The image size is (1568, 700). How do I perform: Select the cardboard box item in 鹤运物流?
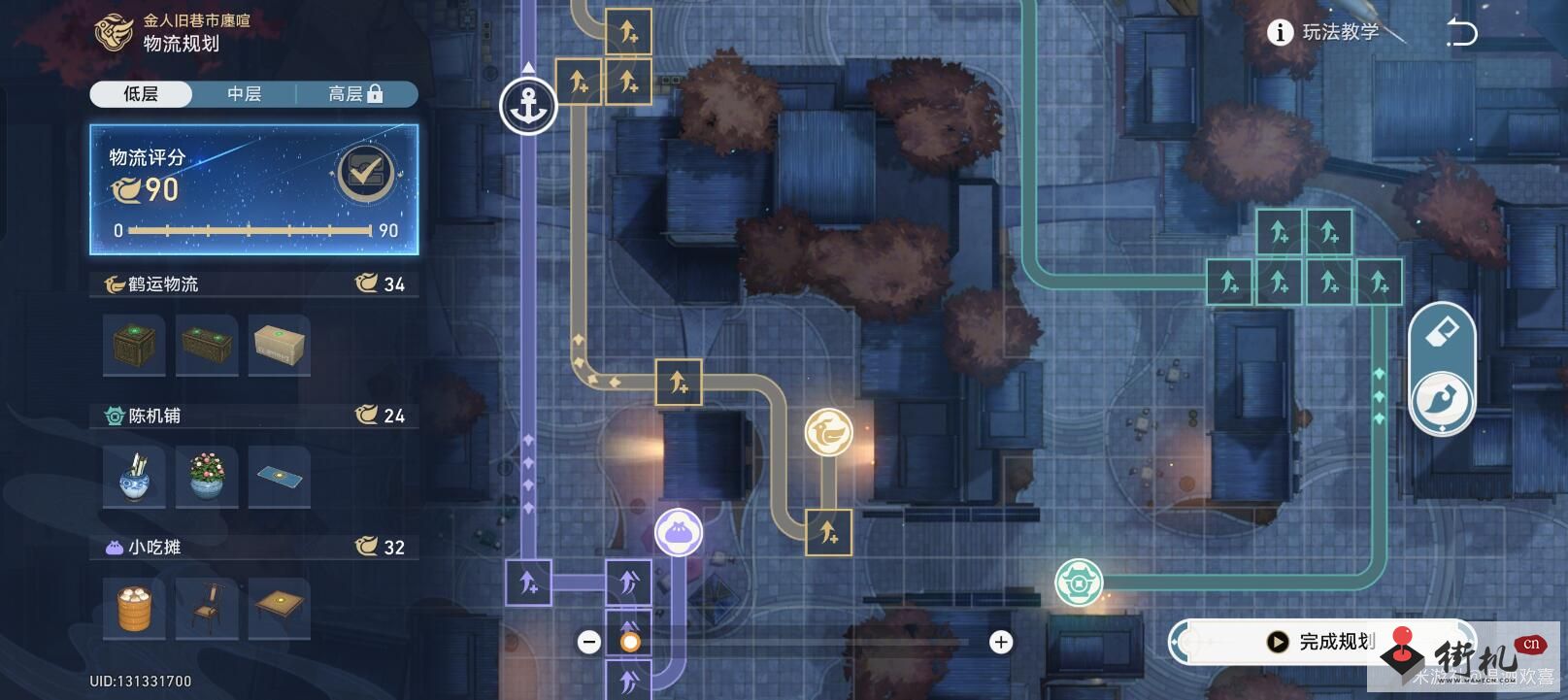279,346
